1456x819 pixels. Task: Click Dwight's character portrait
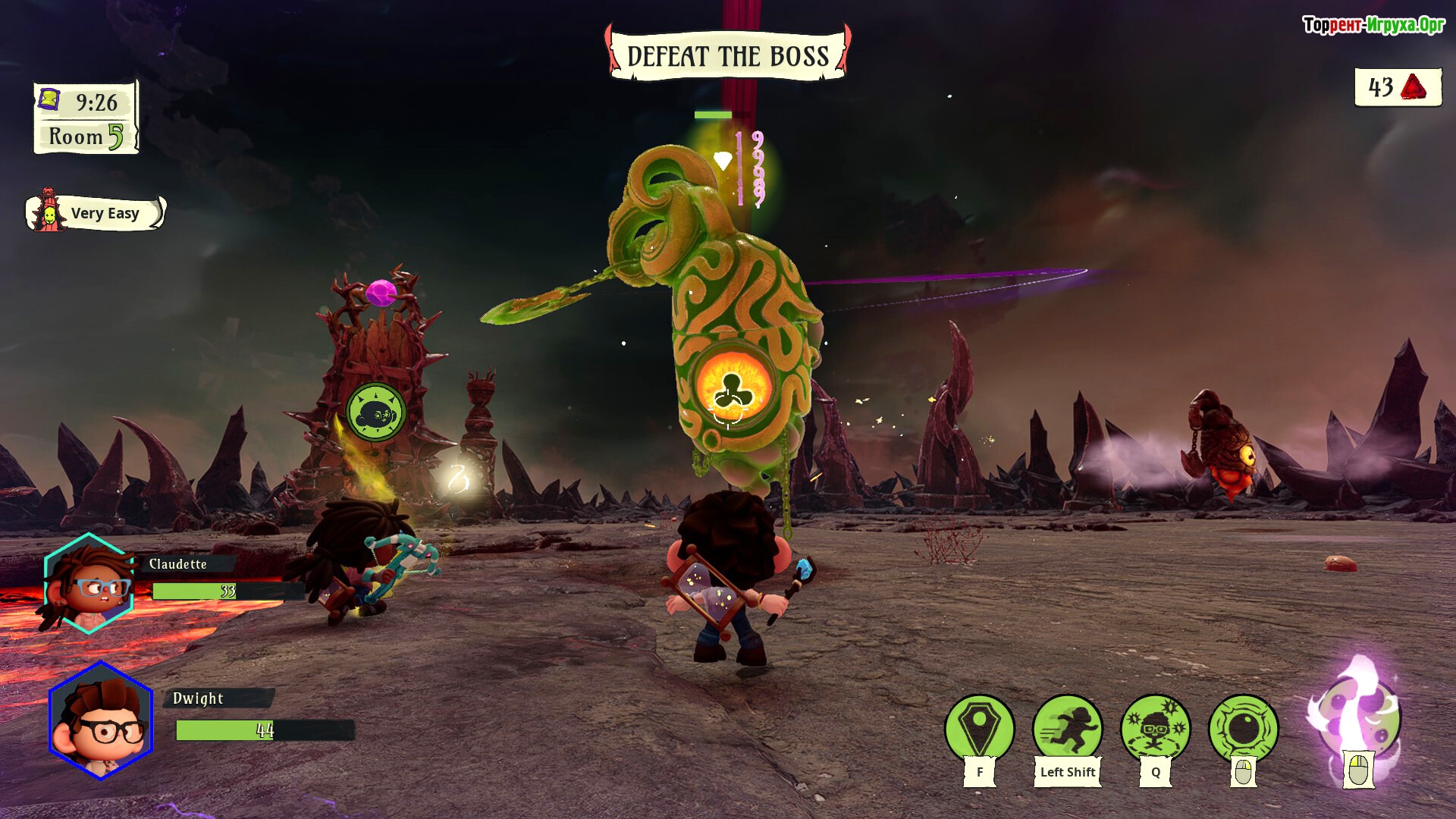point(101,720)
